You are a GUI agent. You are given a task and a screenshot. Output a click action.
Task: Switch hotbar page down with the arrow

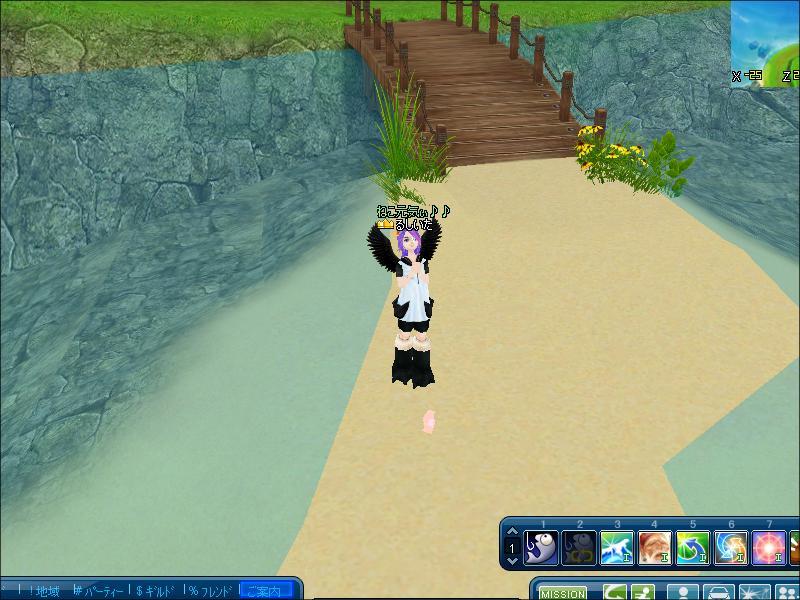click(x=512, y=563)
